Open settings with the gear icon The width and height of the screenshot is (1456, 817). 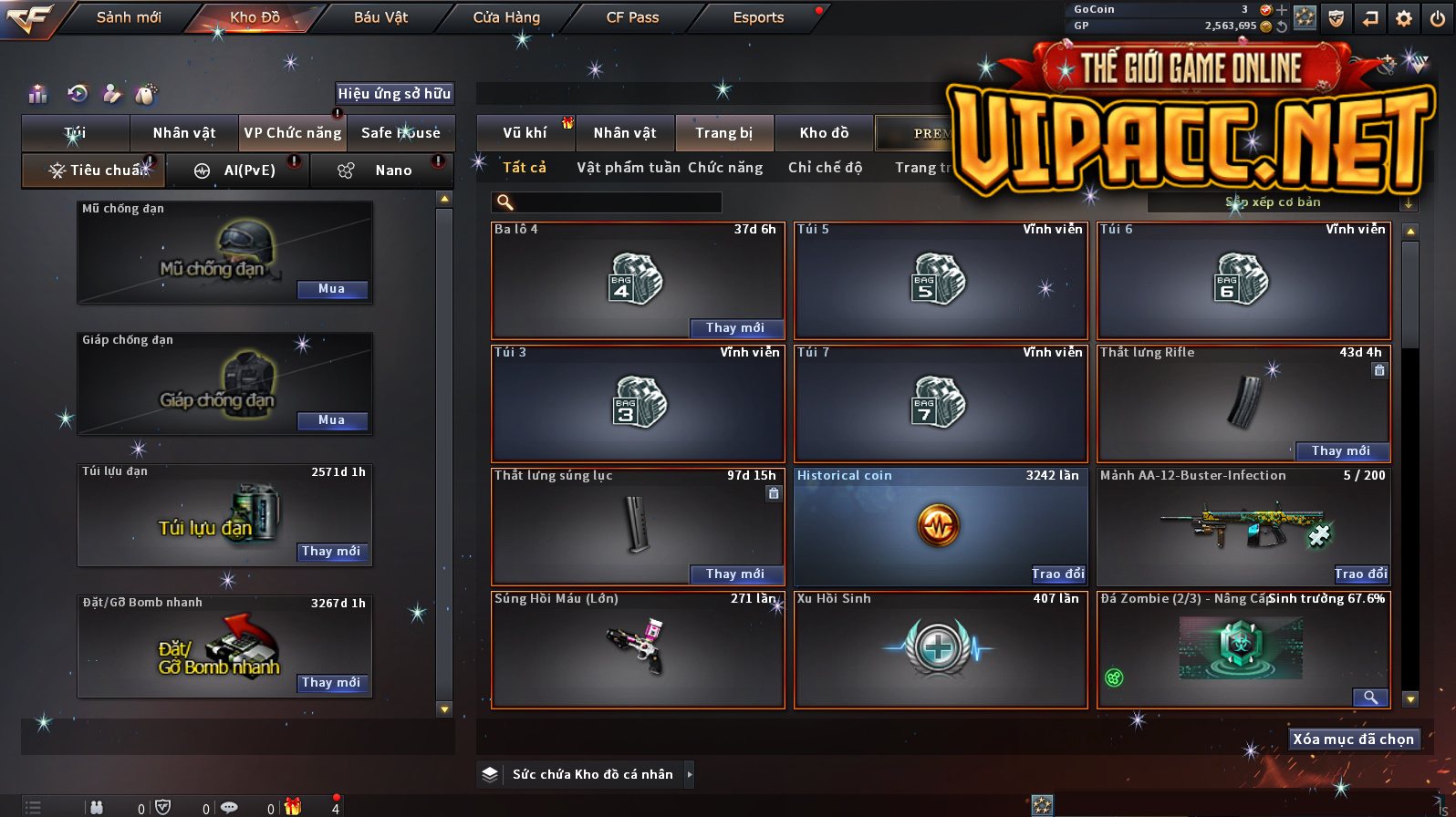1404,18
